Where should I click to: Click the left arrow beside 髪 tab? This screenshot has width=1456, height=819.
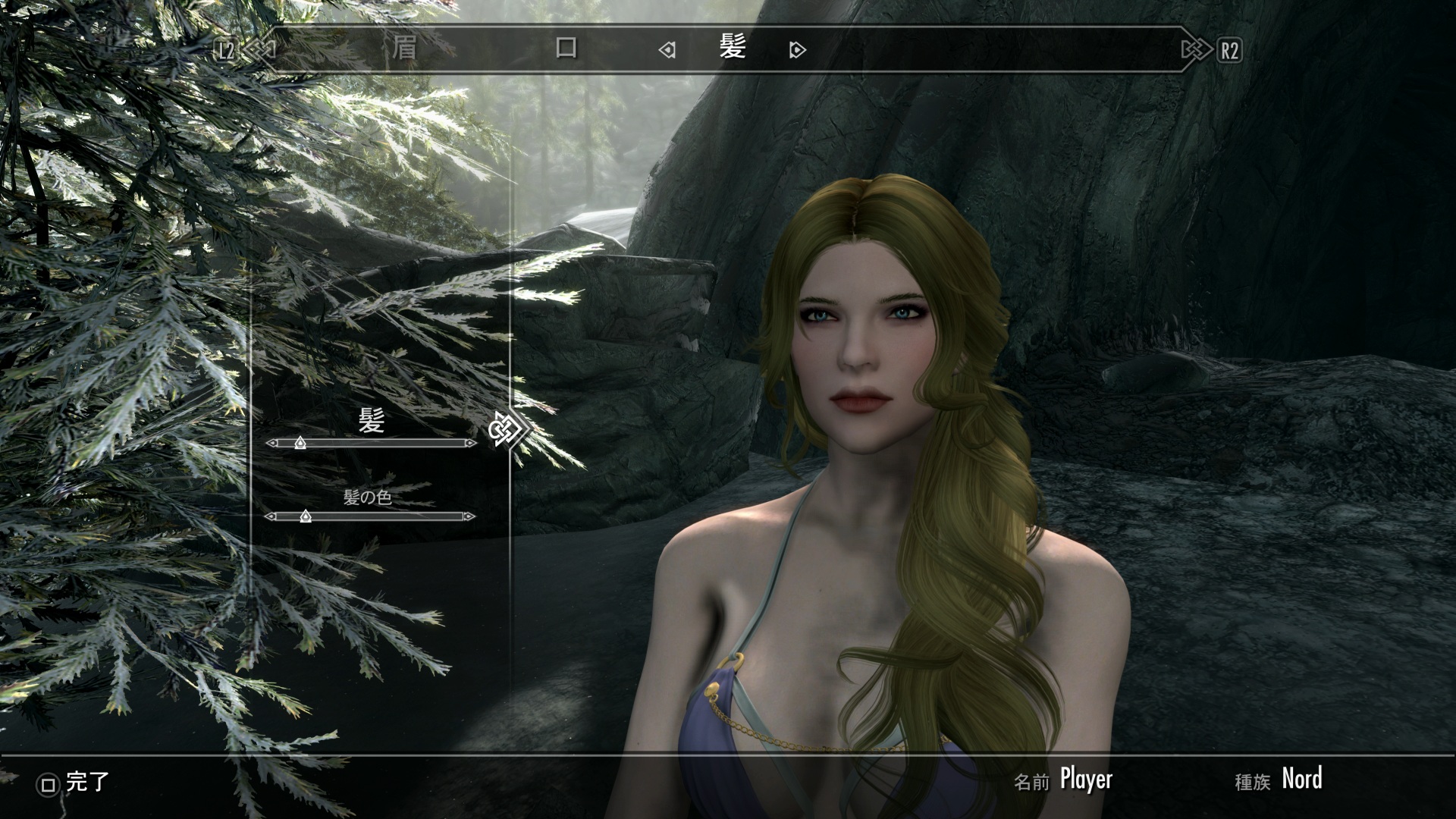click(x=667, y=51)
